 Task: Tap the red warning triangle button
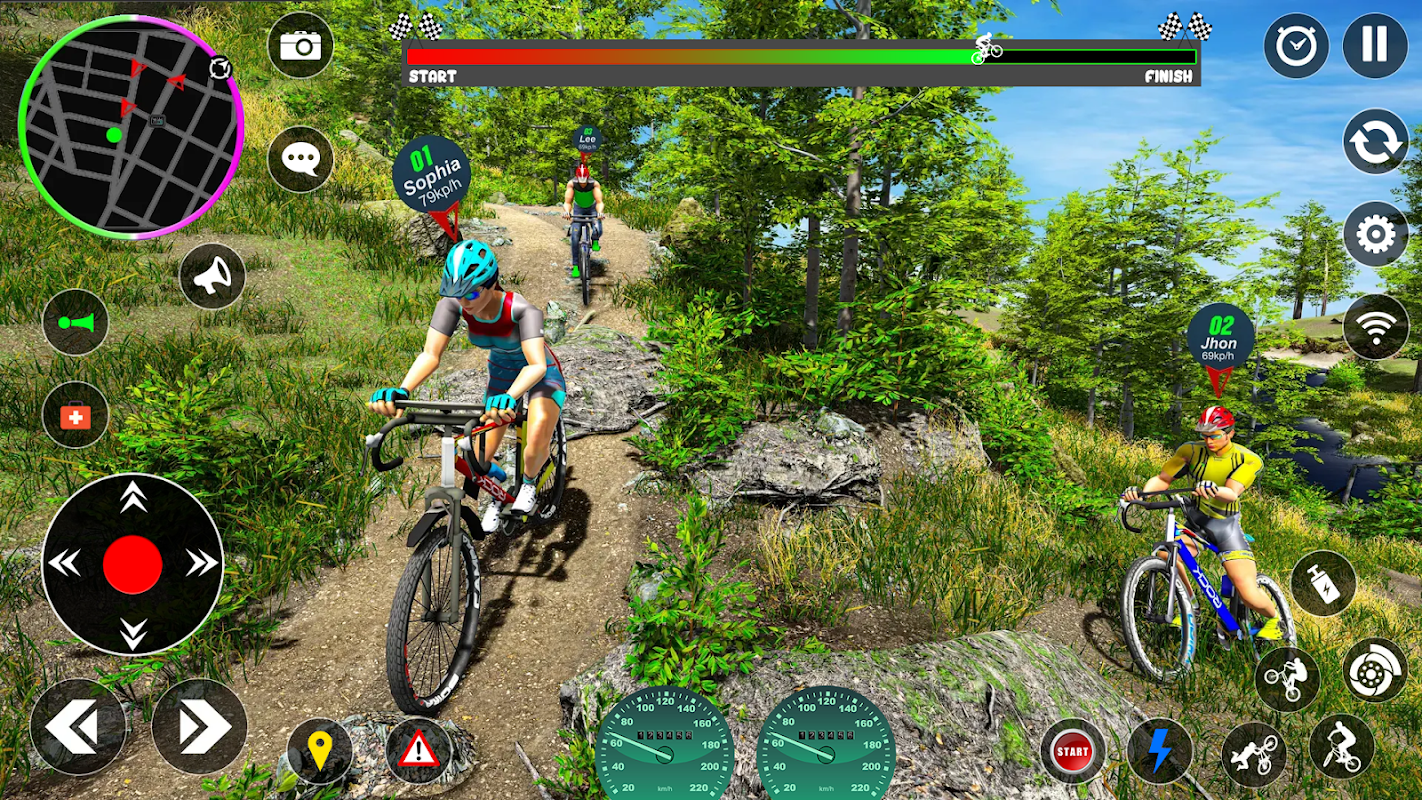tap(418, 748)
